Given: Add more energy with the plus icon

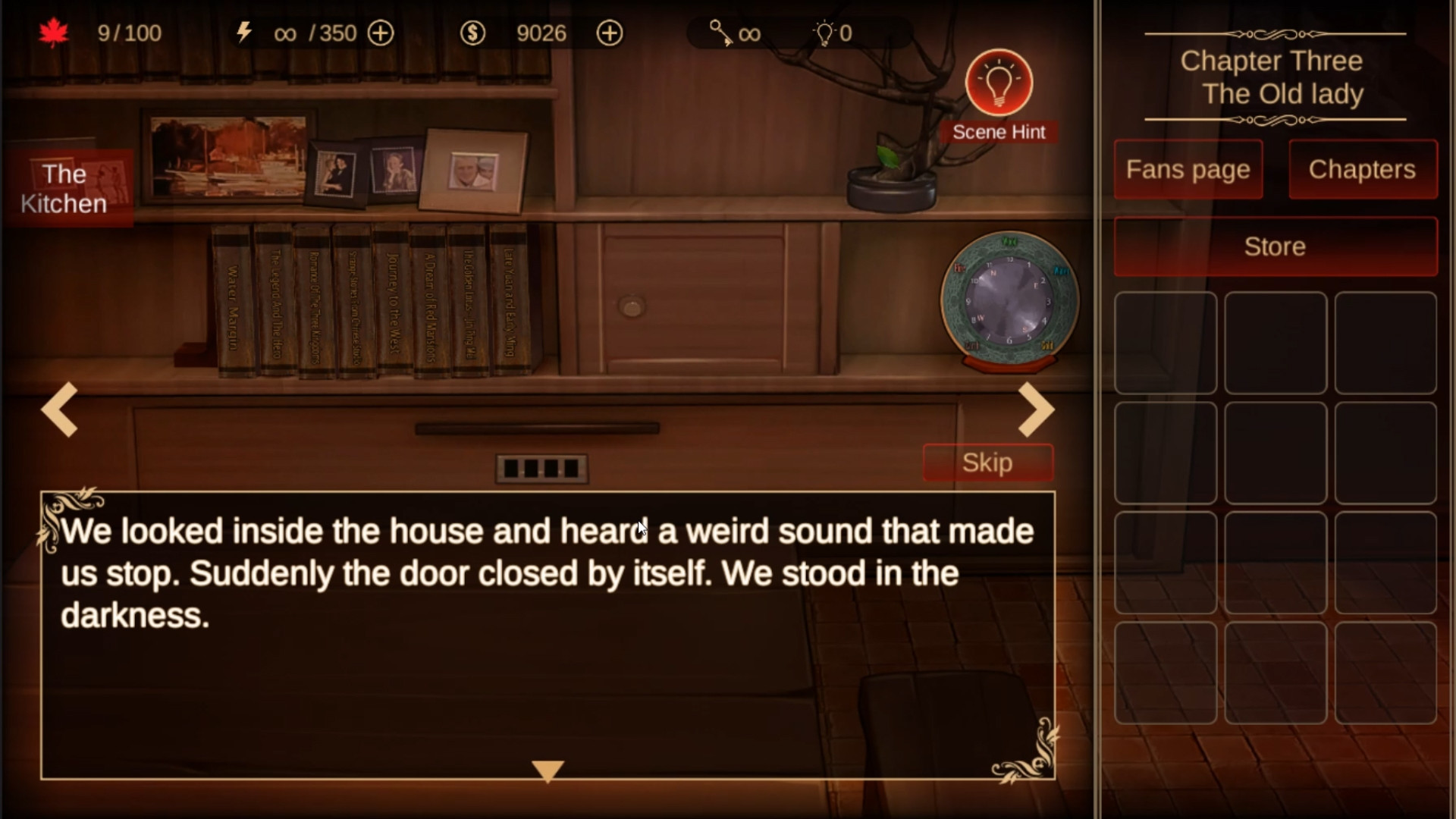Looking at the screenshot, I should (x=381, y=33).
